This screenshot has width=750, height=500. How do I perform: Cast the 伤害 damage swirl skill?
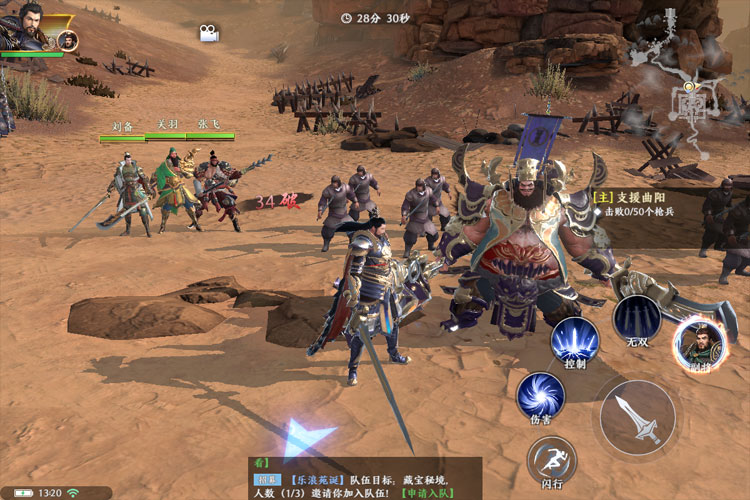tap(540, 394)
